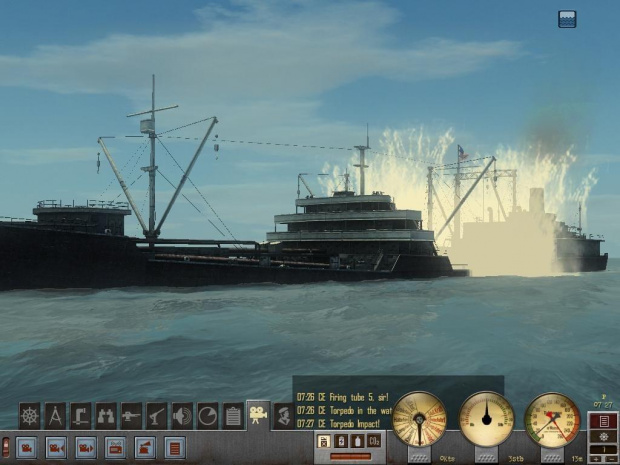Click the CO2 status icon
620x465 pixels.
pos(374,441)
